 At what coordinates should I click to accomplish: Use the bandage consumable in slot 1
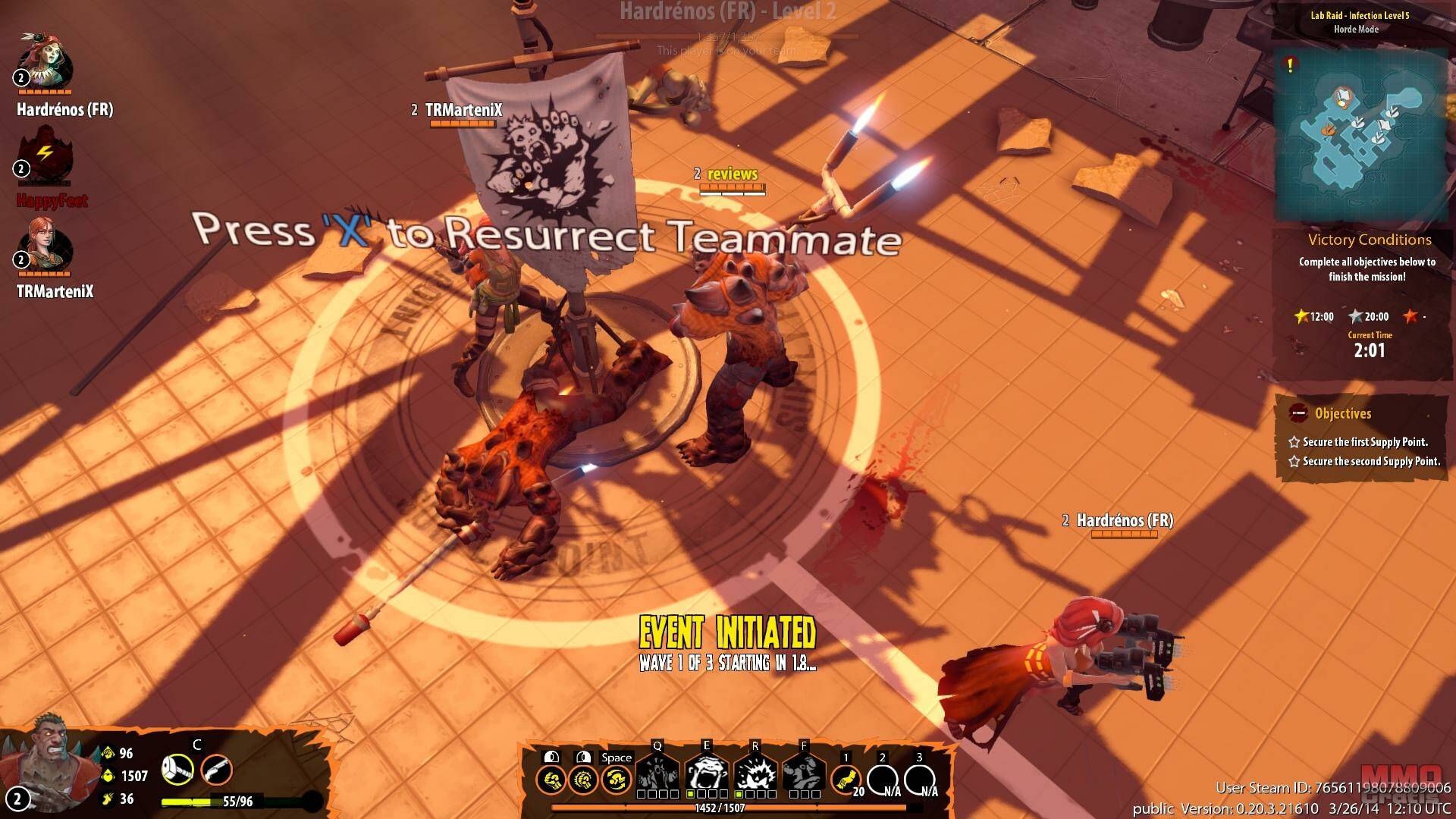pos(846,779)
